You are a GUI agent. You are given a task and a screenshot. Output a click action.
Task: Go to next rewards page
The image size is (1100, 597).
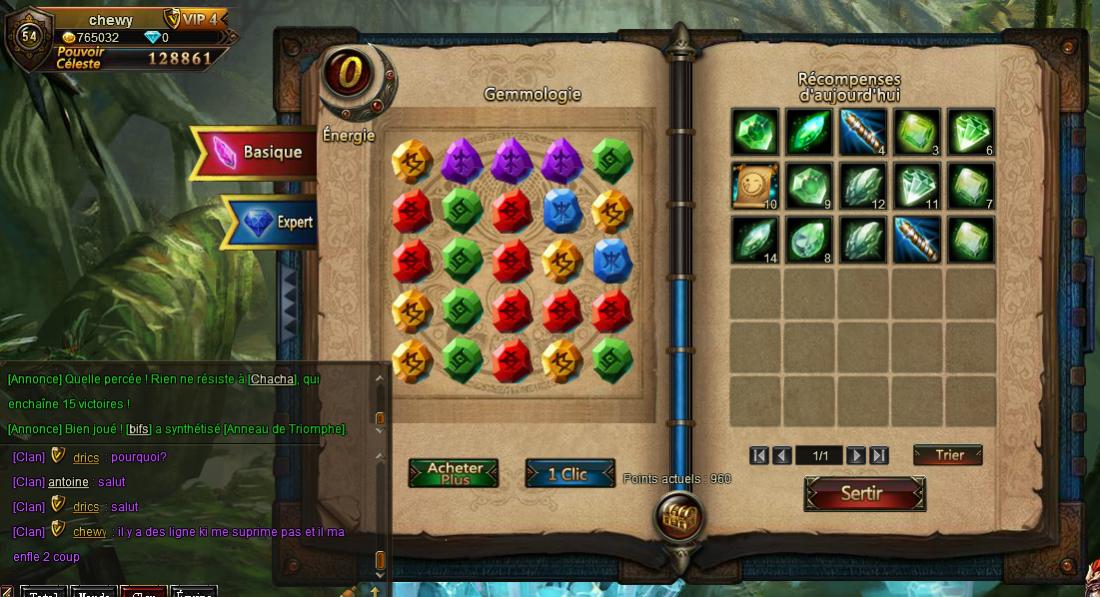pyautogui.click(x=855, y=456)
